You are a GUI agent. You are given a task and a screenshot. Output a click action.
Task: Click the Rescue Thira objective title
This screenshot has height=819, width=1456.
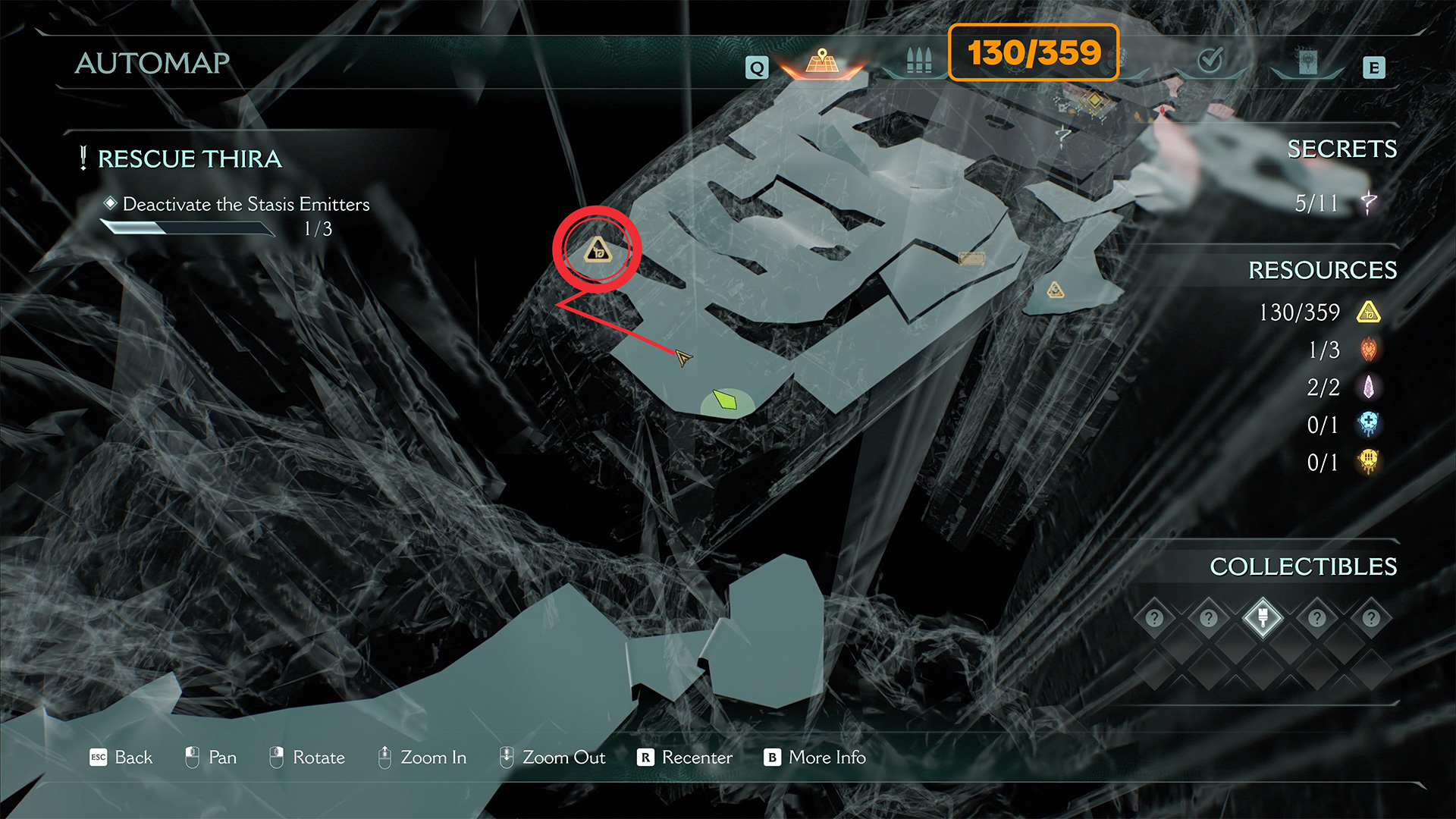coord(190,158)
